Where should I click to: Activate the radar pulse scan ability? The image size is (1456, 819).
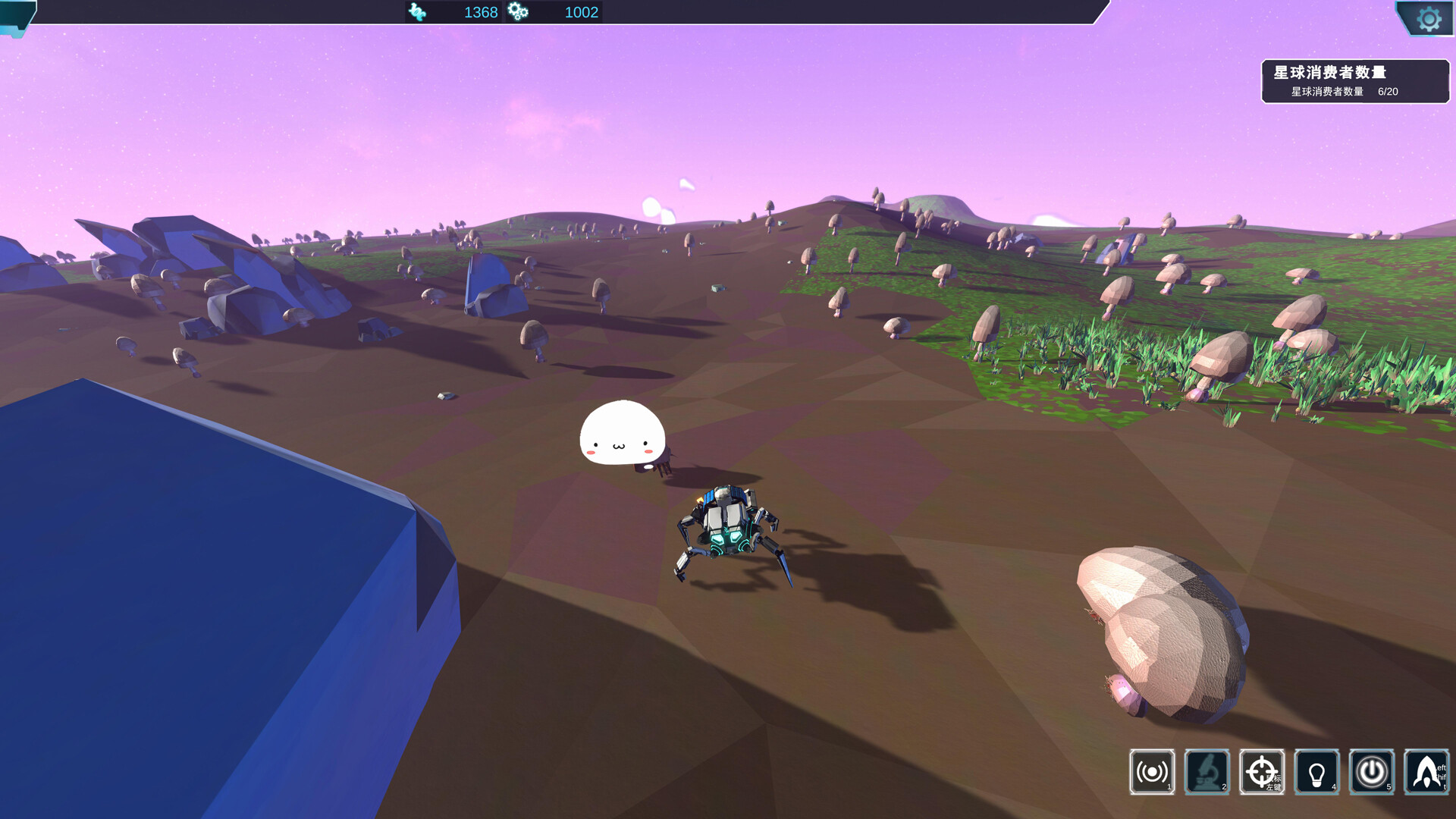click(x=1151, y=772)
